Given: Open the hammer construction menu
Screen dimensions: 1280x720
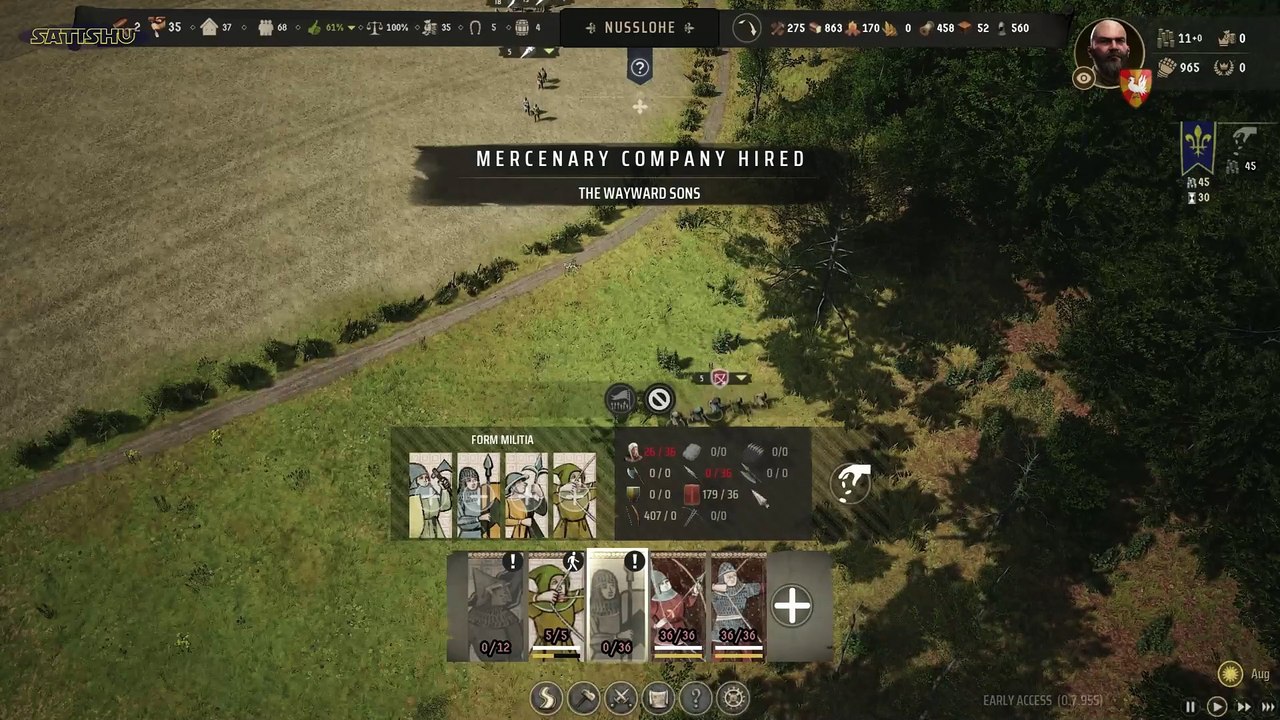Looking at the screenshot, I should [x=583, y=697].
